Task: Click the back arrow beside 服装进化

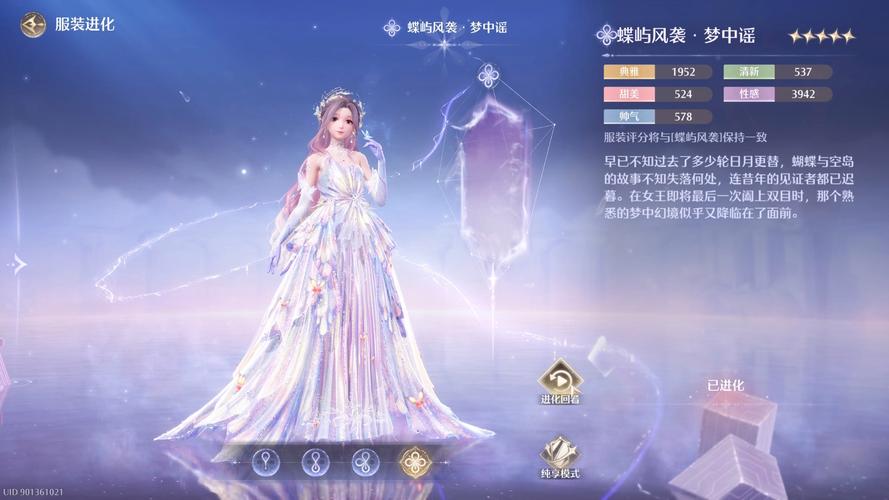Action: point(33,24)
